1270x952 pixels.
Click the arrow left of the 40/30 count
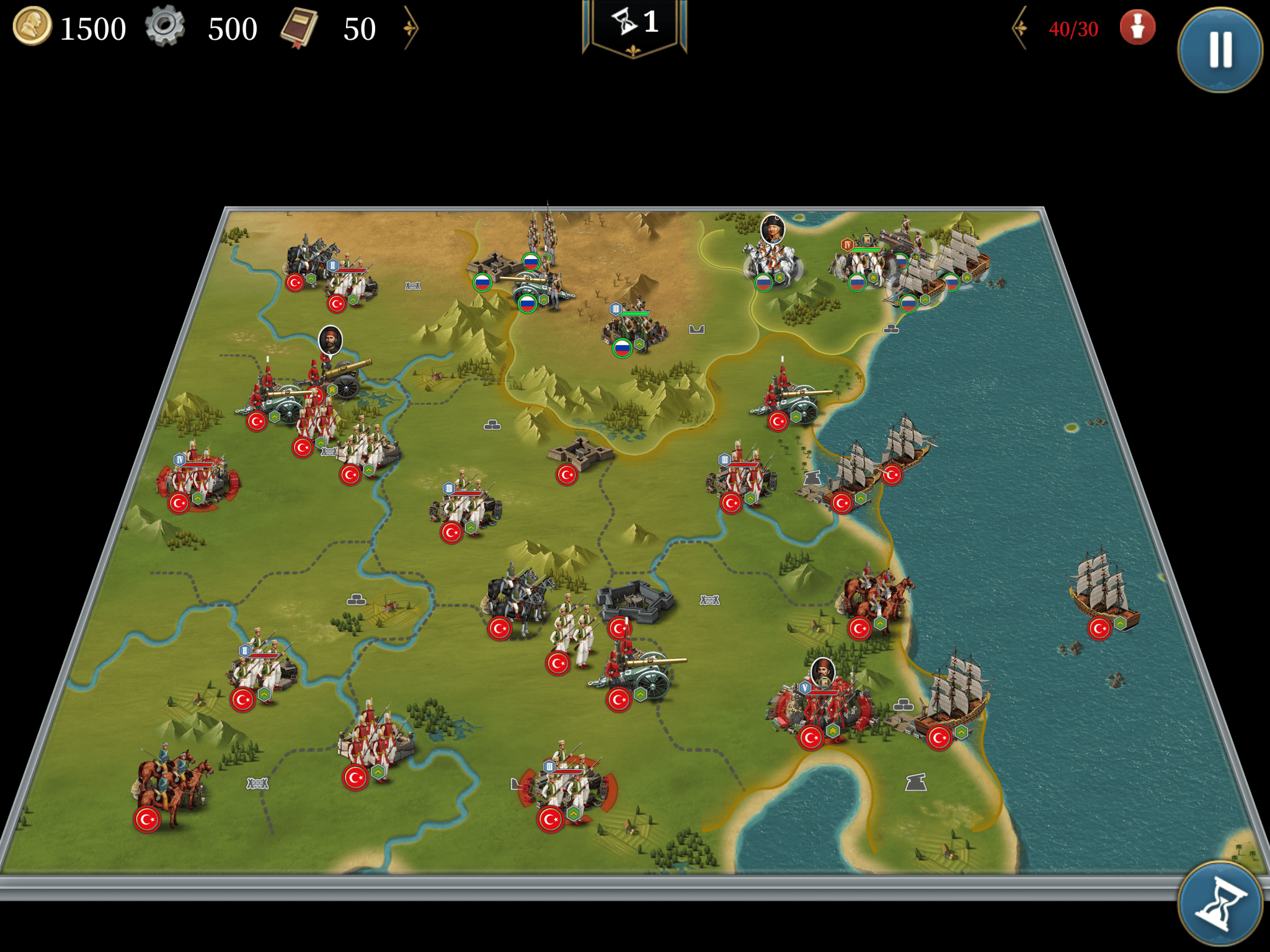(x=1020, y=28)
